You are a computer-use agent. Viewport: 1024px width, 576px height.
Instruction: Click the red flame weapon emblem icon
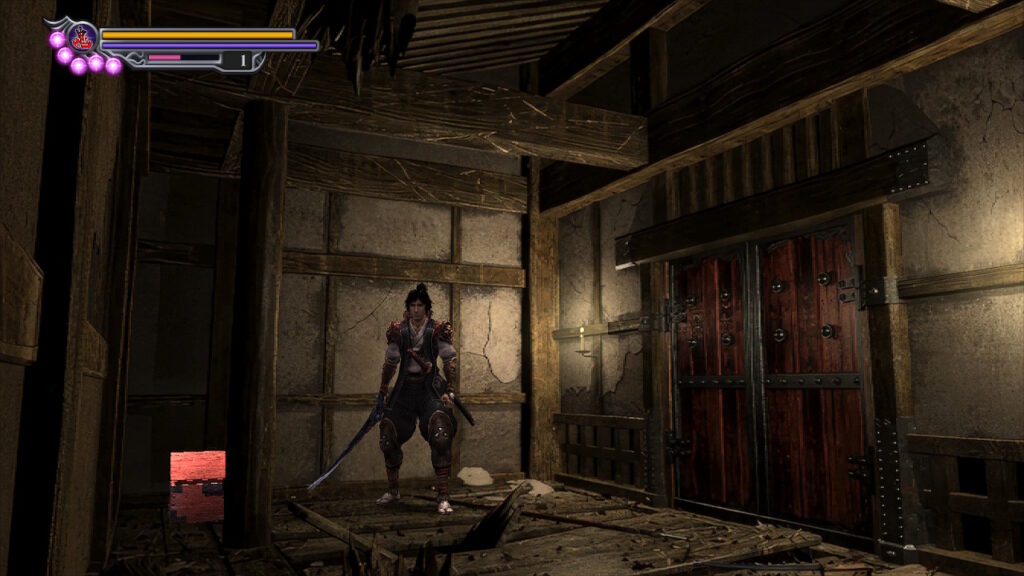pos(82,39)
